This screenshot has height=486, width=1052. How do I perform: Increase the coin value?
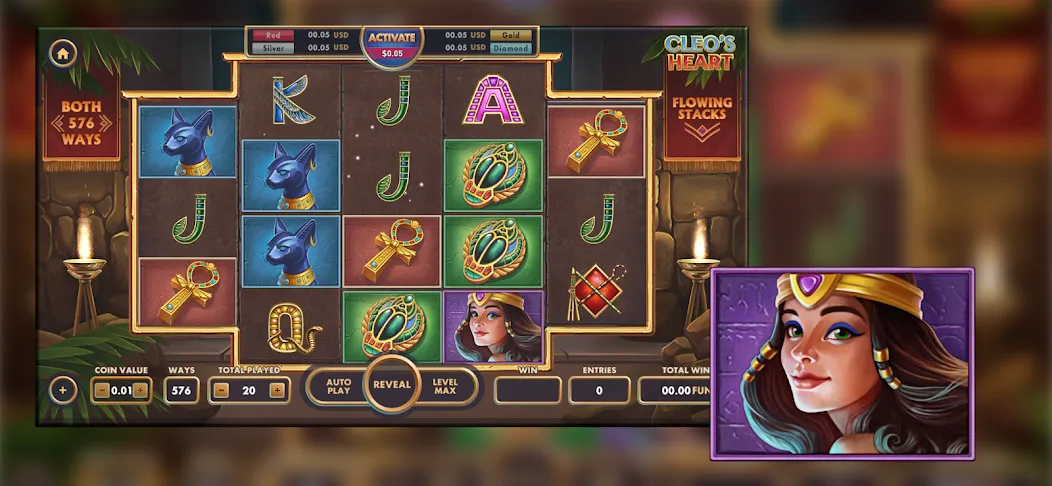click(140, 390)
